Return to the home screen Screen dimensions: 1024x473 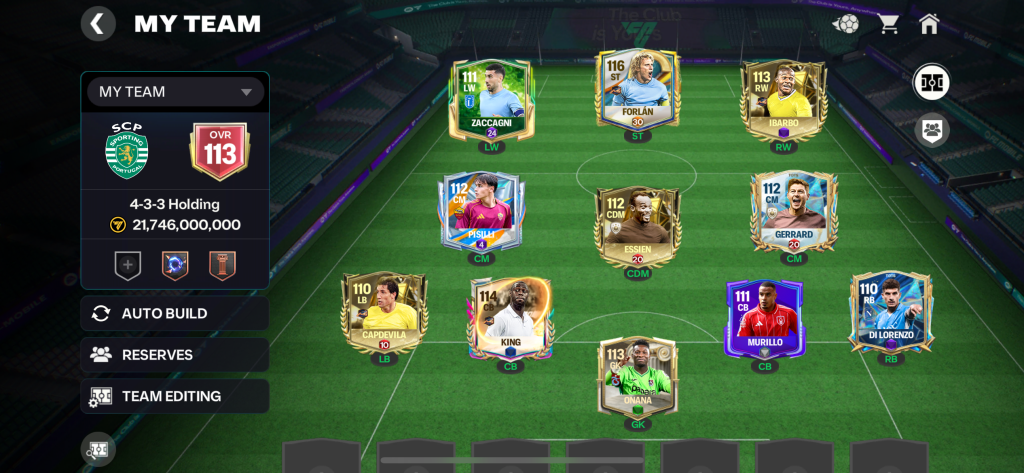click(x=930, y=24)
